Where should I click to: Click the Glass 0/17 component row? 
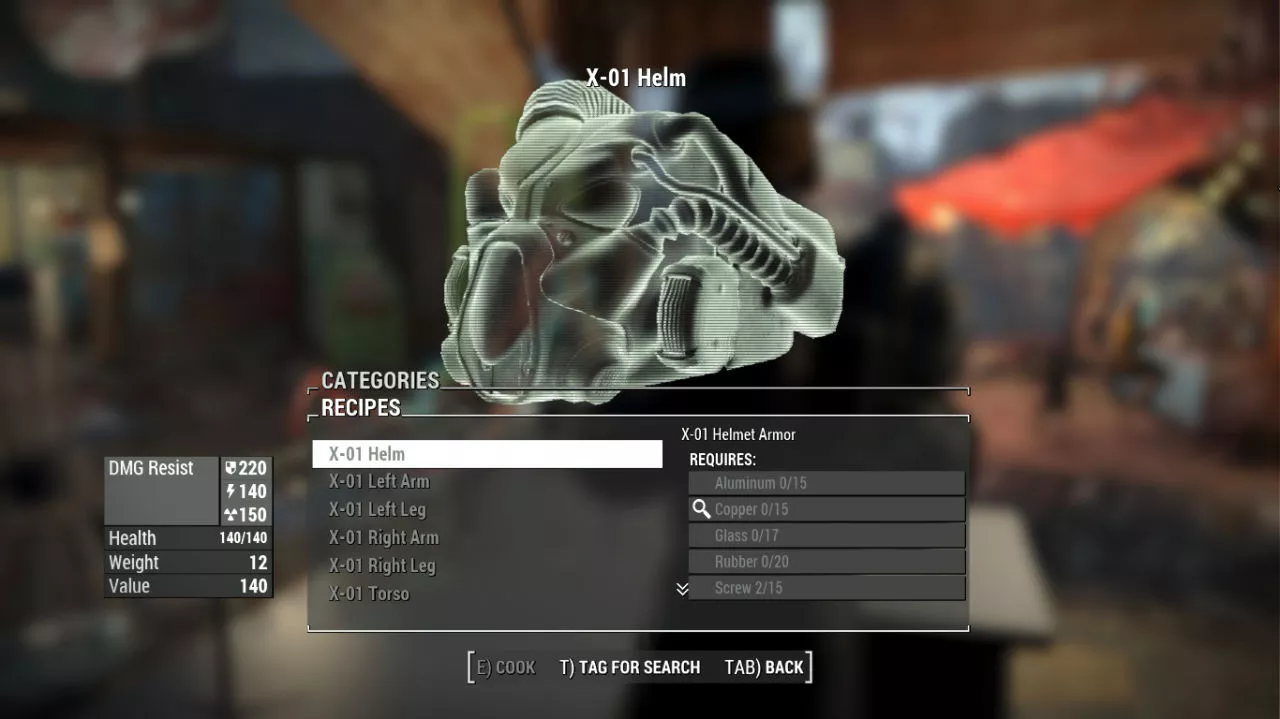pyautogui.click(x=826, y=535)
